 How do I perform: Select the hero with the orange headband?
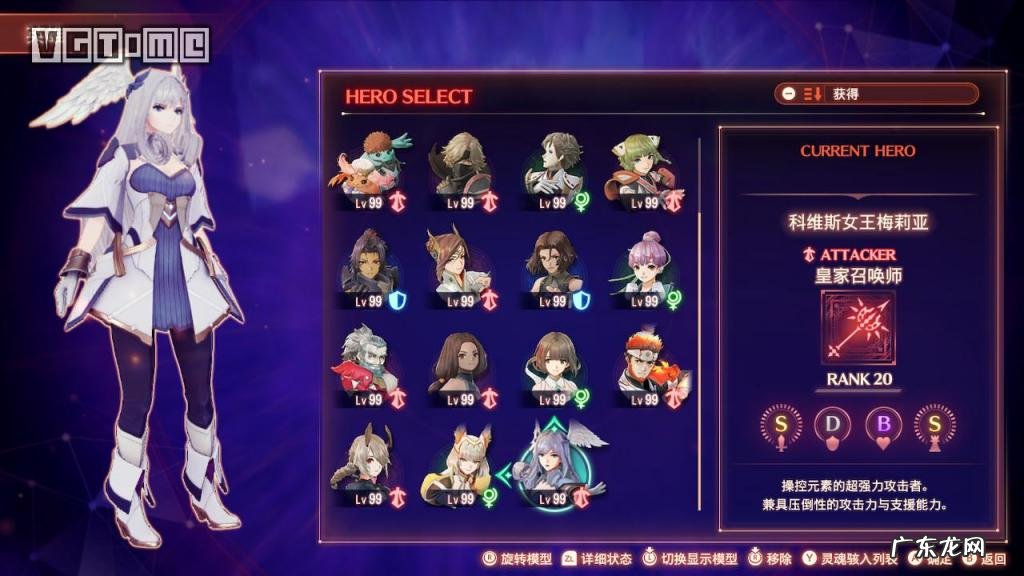[x=642, y=364]
